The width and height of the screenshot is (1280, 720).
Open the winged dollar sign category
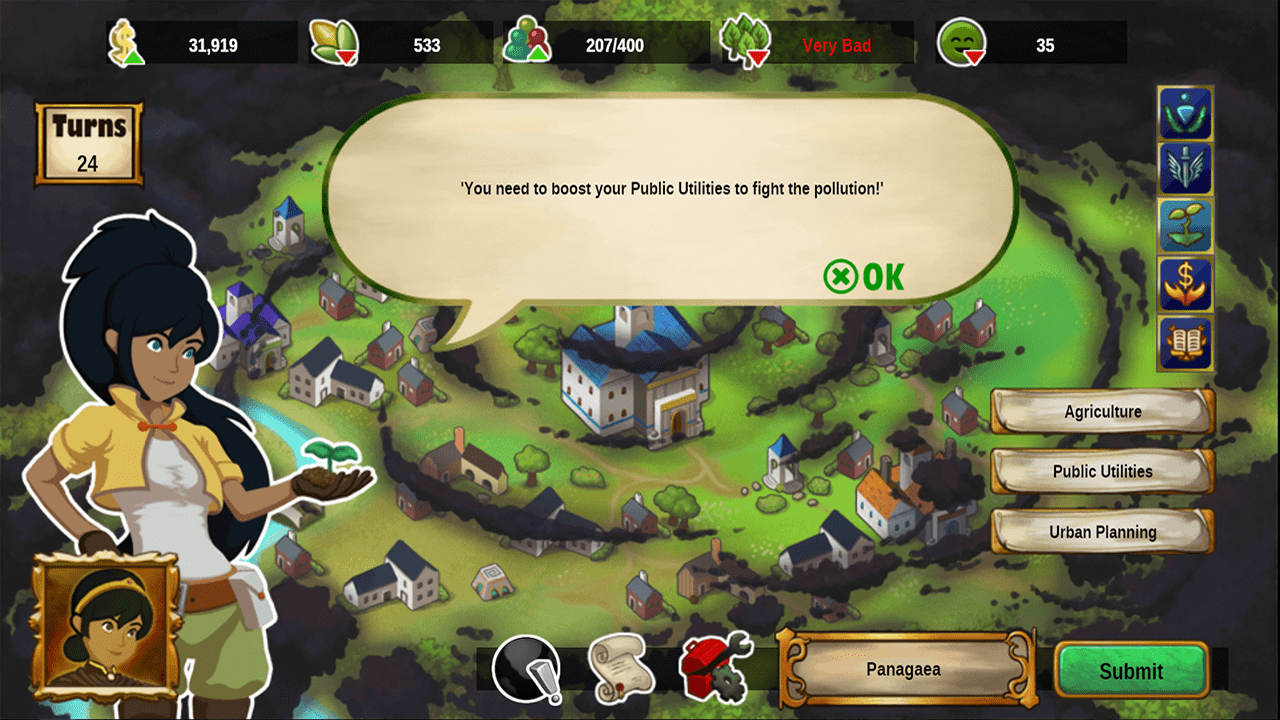click(x=1185, y=284)
